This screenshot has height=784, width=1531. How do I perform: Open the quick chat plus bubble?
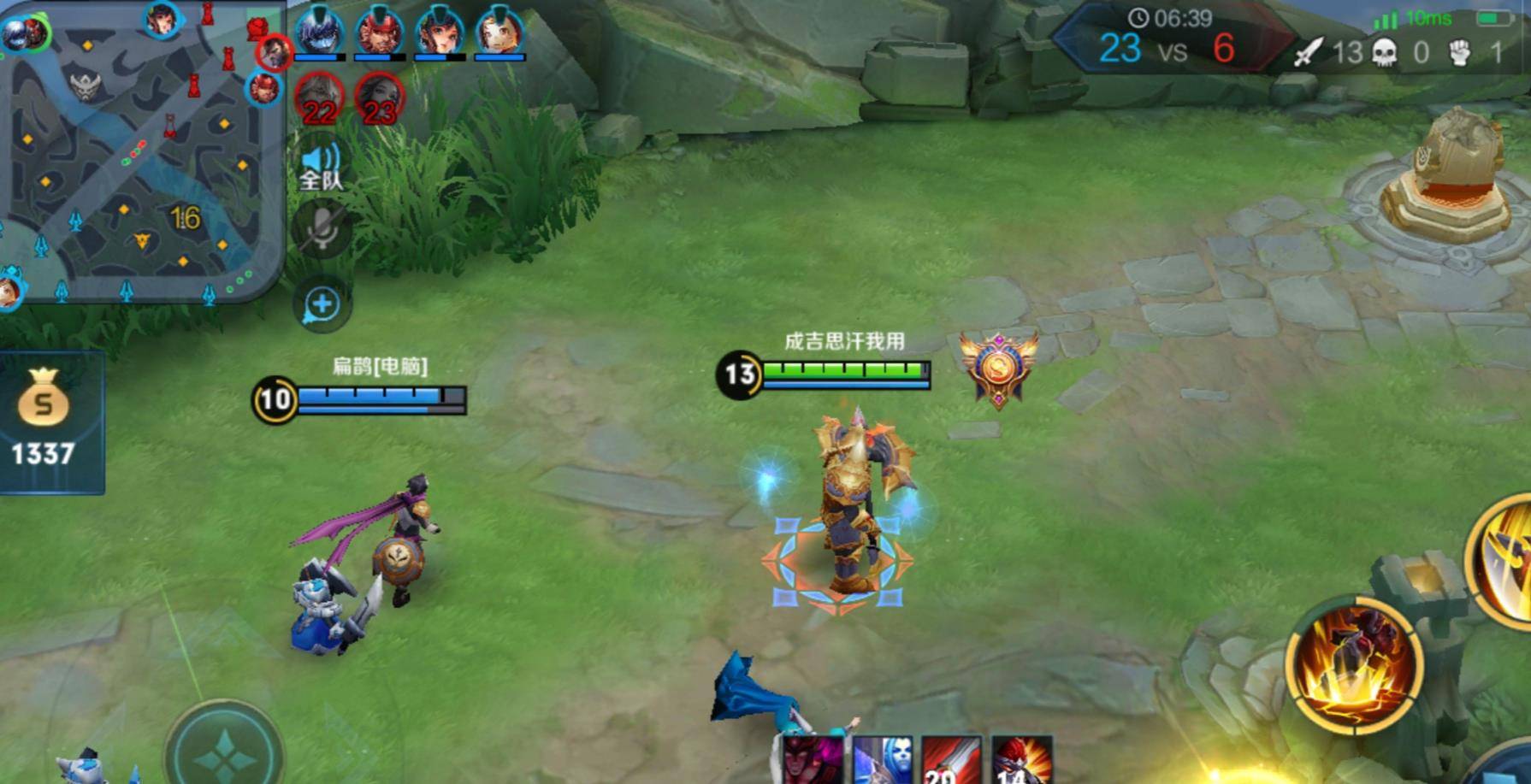(x=322, y=304)
